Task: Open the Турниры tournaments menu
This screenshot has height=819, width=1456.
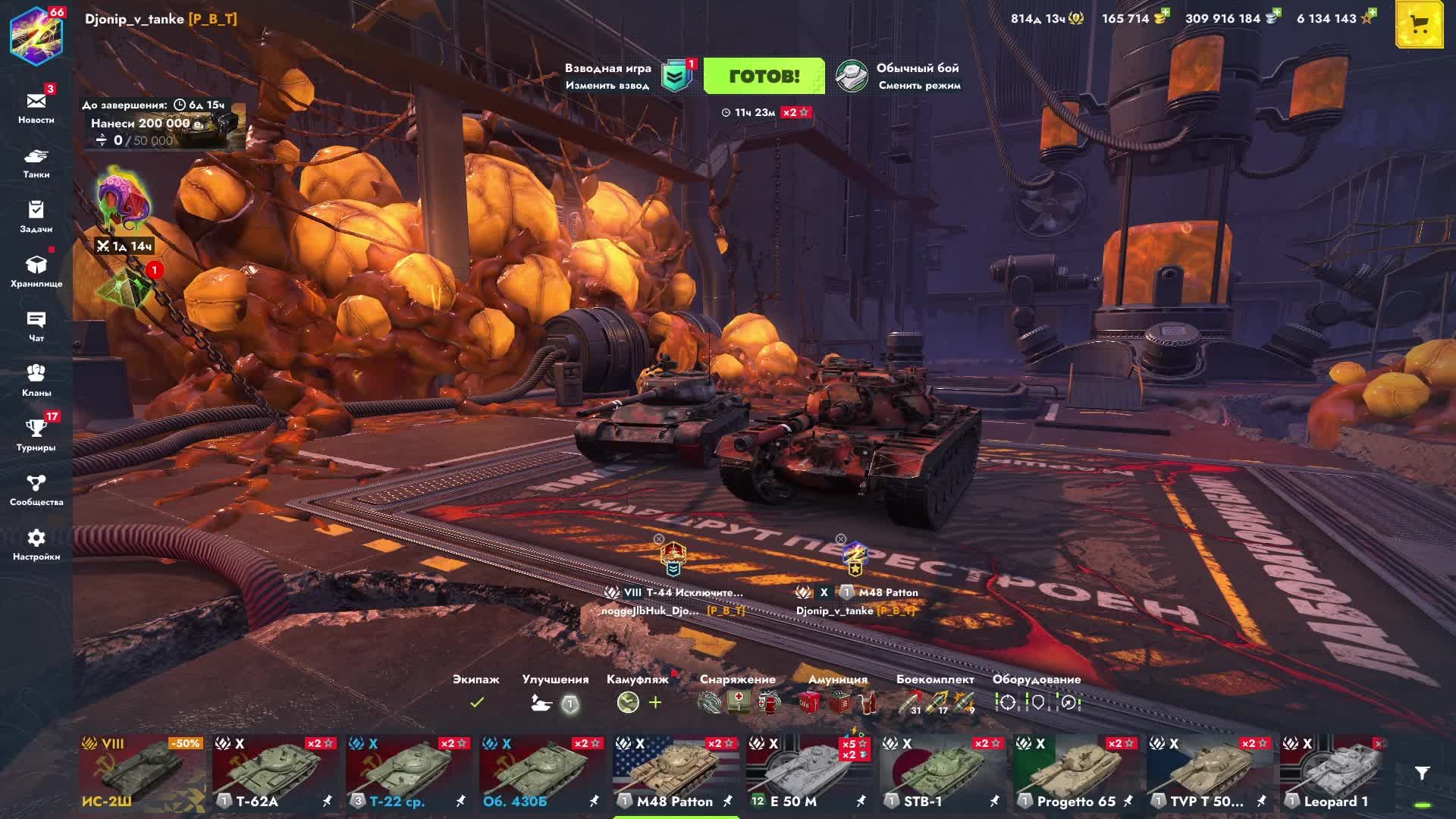Action: pyautogui.click(x=36, y=435)
